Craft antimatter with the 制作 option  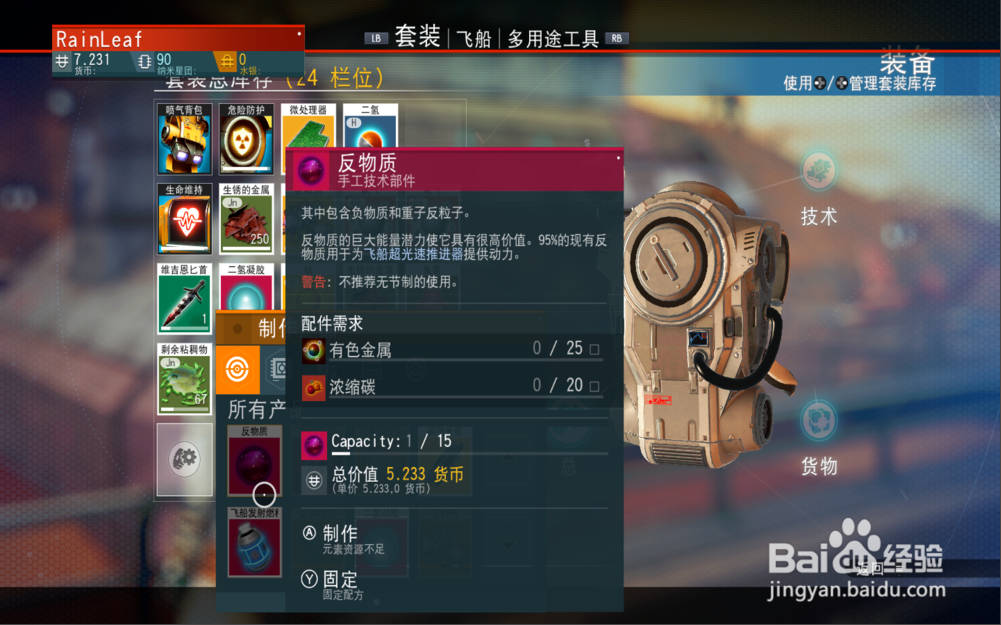click(339, 535)
